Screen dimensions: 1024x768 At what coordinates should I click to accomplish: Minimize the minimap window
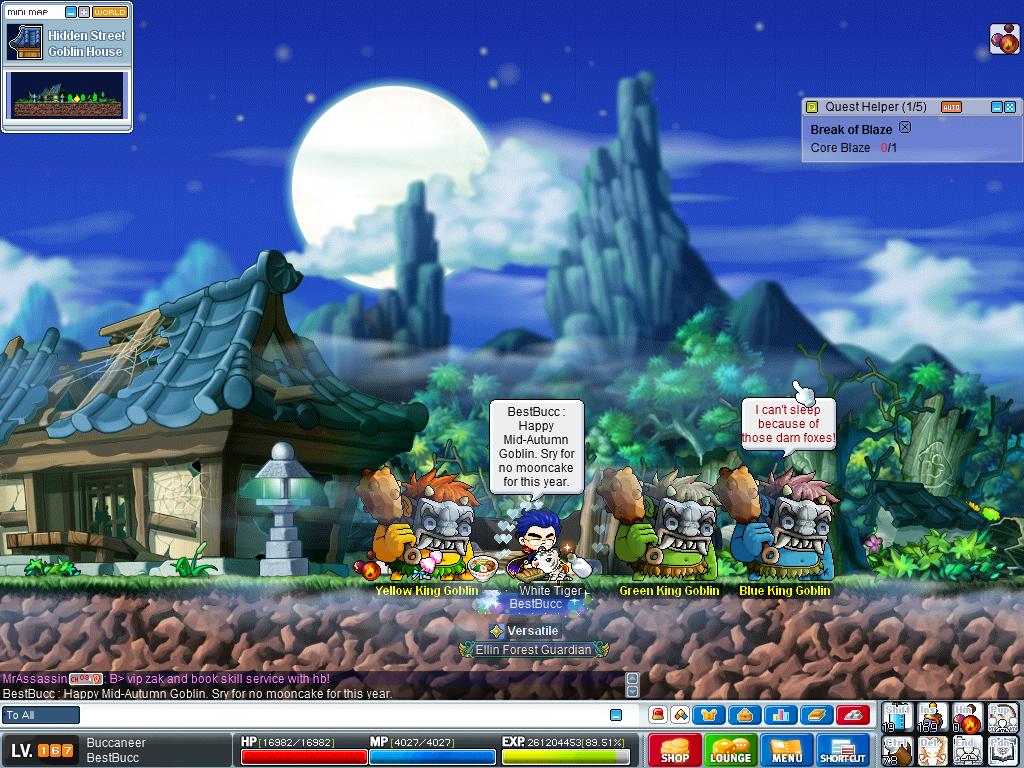click(x=70, y=12)
